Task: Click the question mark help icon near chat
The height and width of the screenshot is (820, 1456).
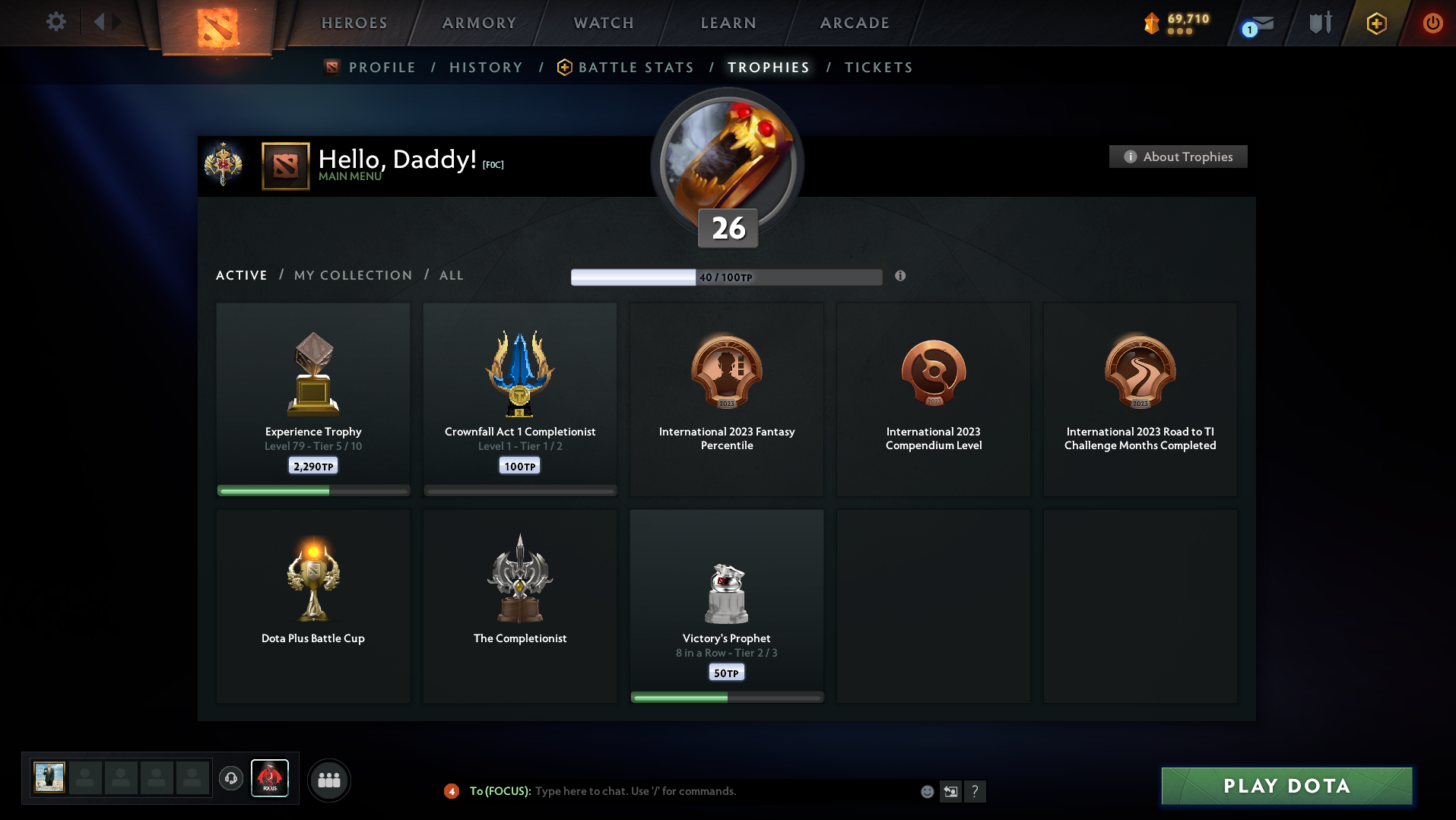Action: click(975, 791)
